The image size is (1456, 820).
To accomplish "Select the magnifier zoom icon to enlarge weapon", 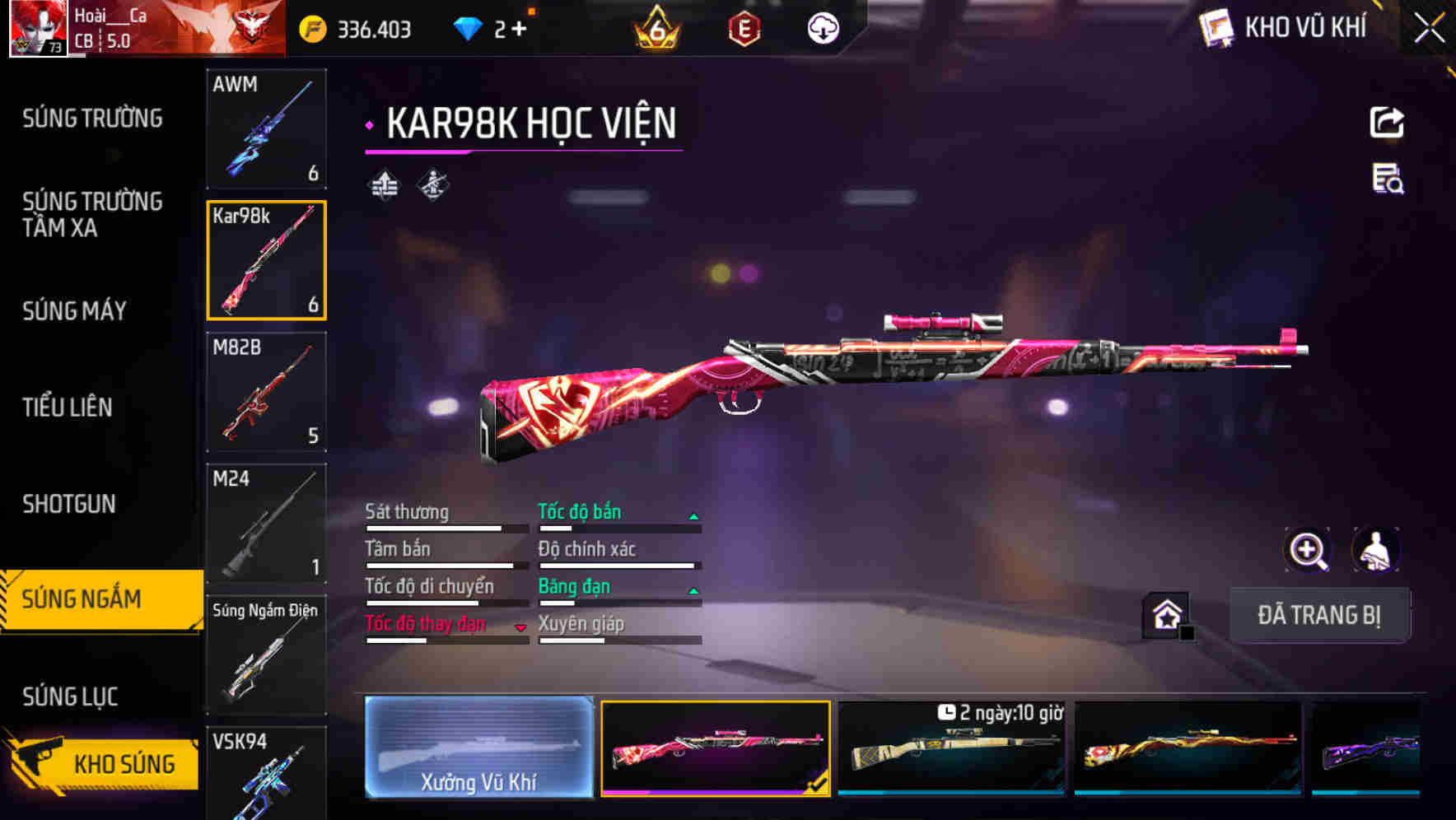I will tap(1306, 550).
